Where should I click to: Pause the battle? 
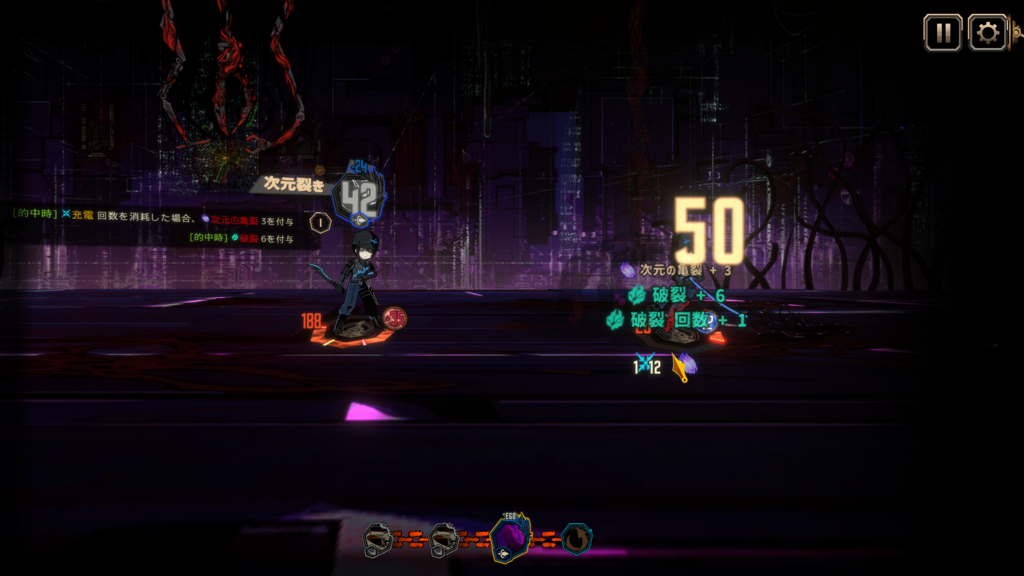(942, 33)
